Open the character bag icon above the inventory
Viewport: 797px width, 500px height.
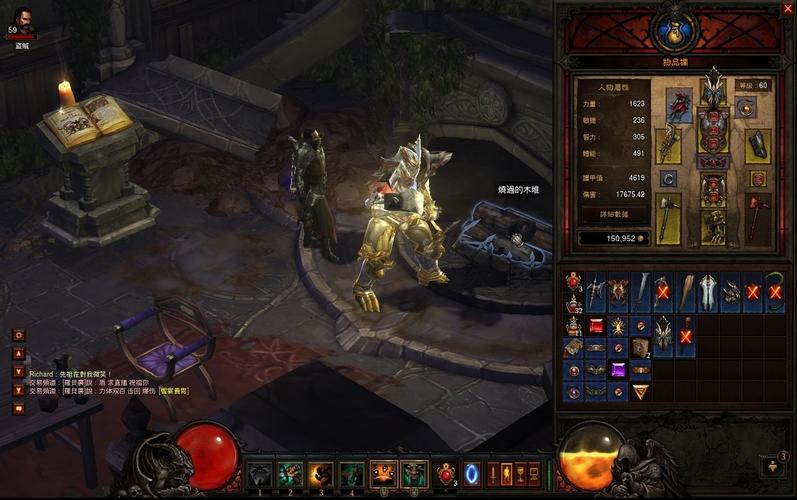pos(672,29)
